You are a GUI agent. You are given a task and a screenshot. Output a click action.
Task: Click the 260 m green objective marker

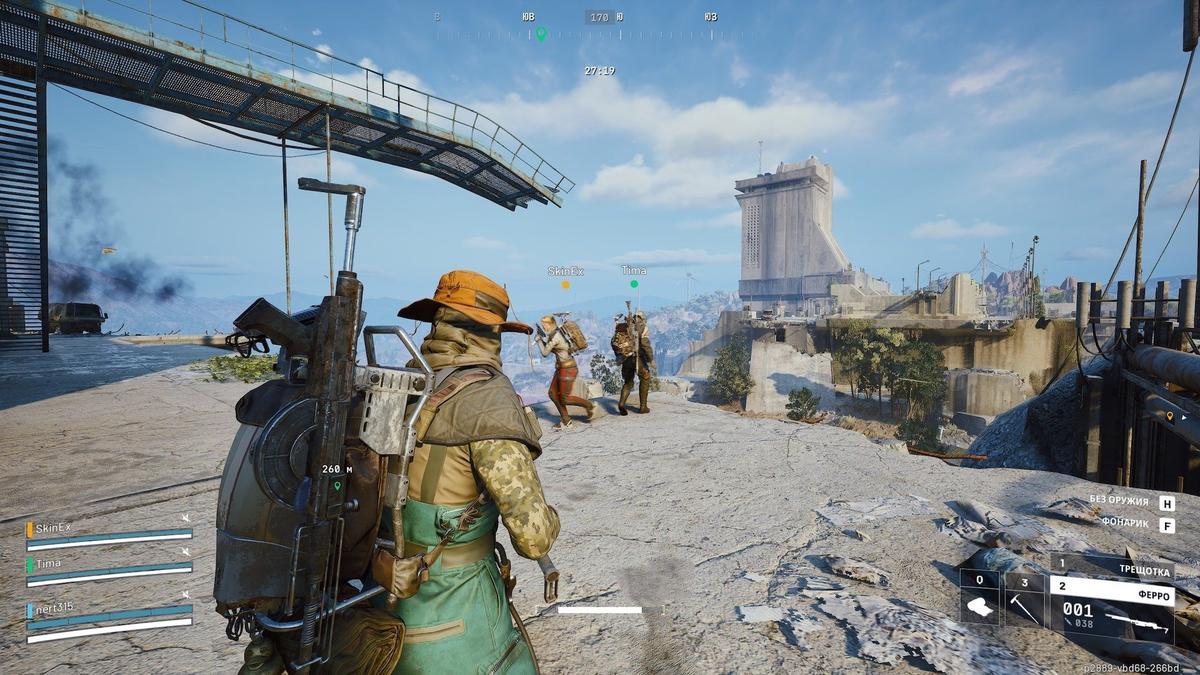click(x=337, y=485)
